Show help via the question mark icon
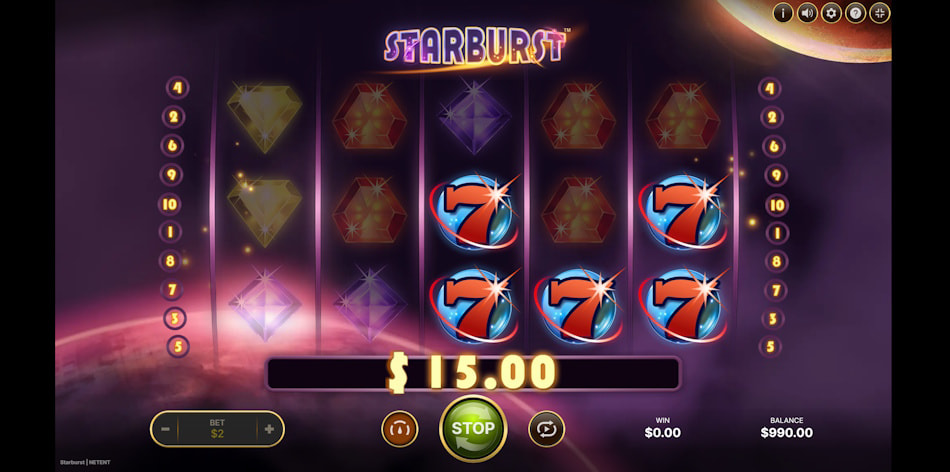950x472 pixels. click(x=855, y=13)
